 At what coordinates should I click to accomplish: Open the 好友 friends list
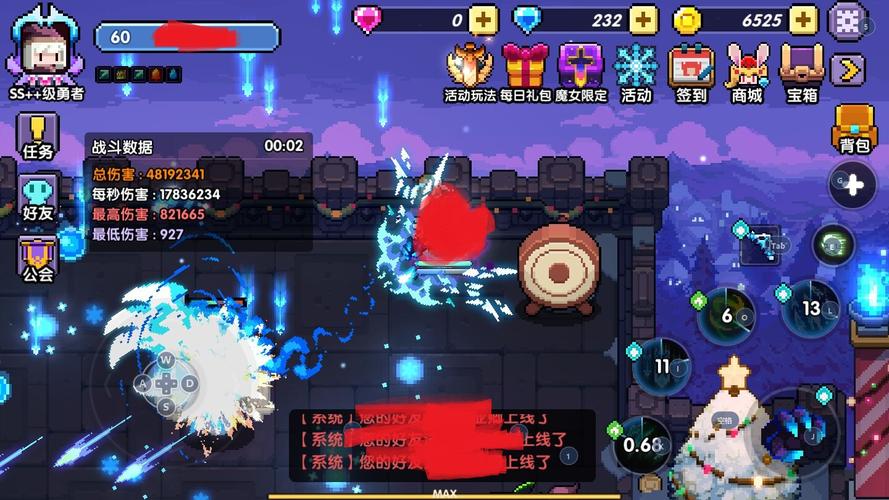(38, 197)
